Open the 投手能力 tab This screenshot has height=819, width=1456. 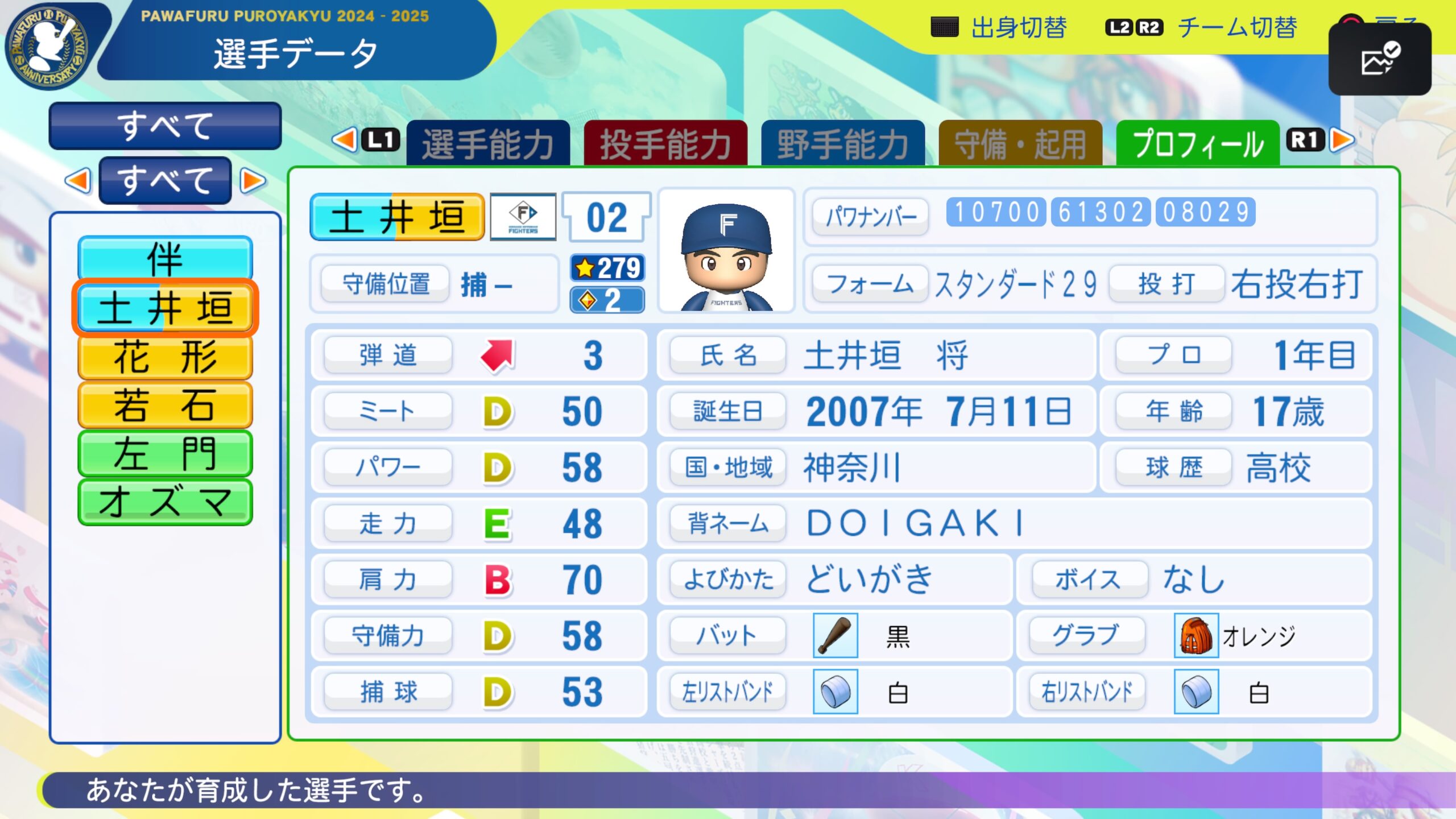click(665, 143)
